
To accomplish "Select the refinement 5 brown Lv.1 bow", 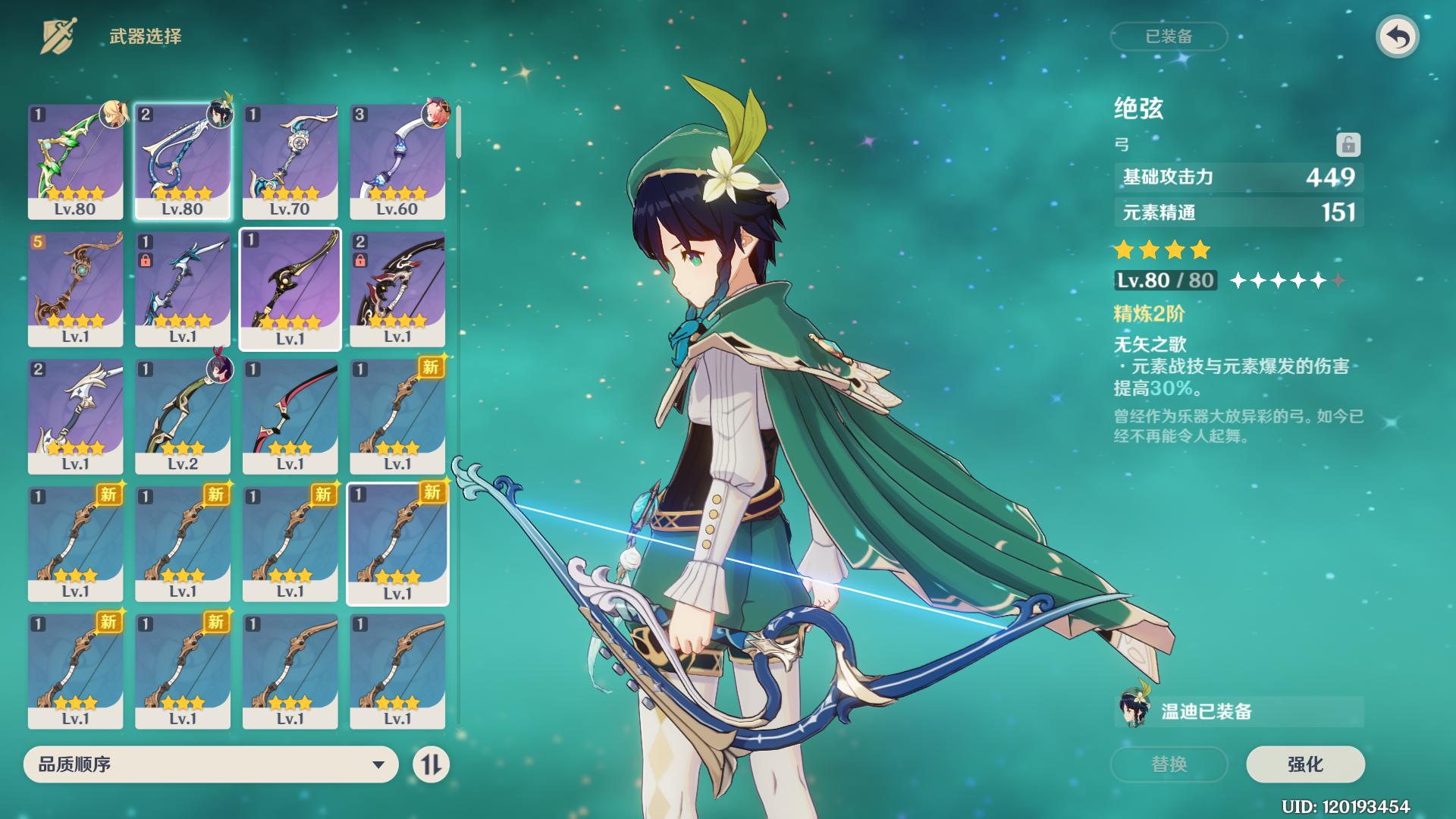I will tap(75, 289).
